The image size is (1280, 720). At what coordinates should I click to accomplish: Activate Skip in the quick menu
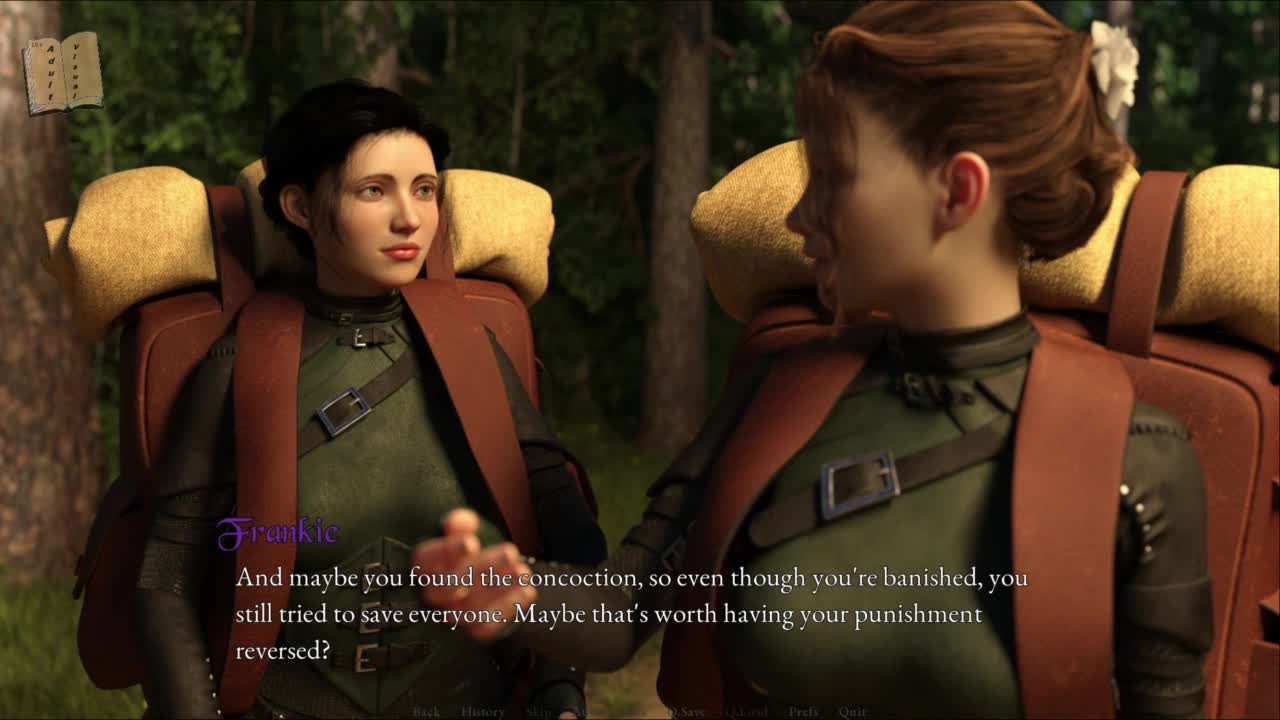[x=538, y=712]
